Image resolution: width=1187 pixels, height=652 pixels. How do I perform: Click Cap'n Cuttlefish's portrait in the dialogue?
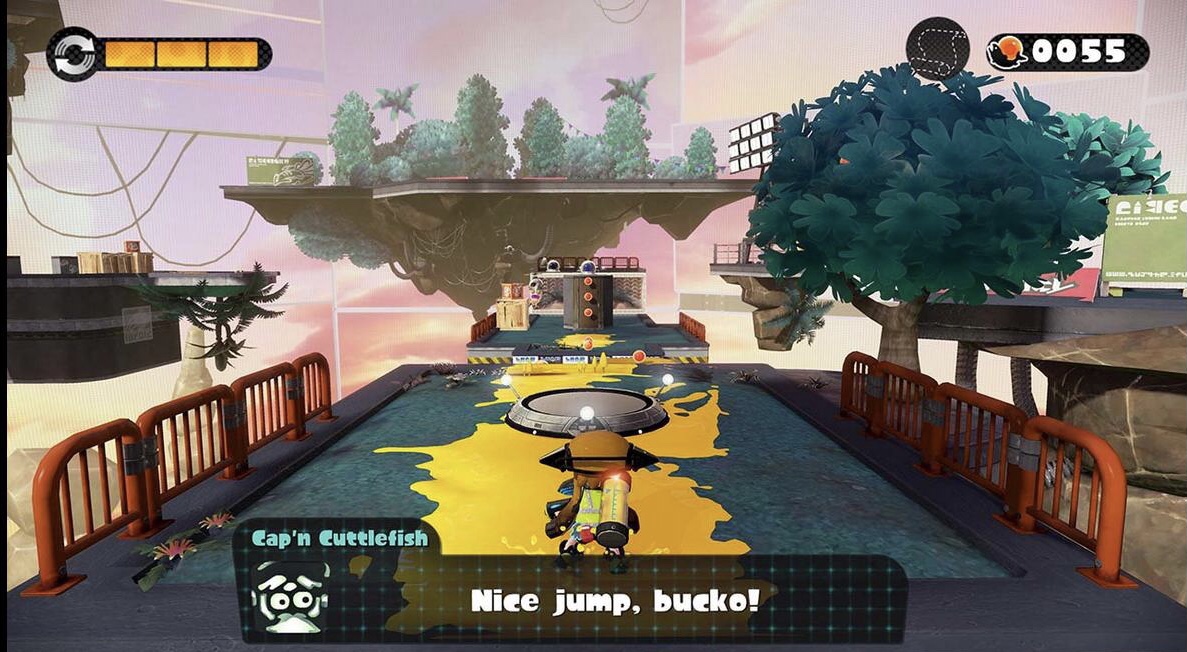291,597
